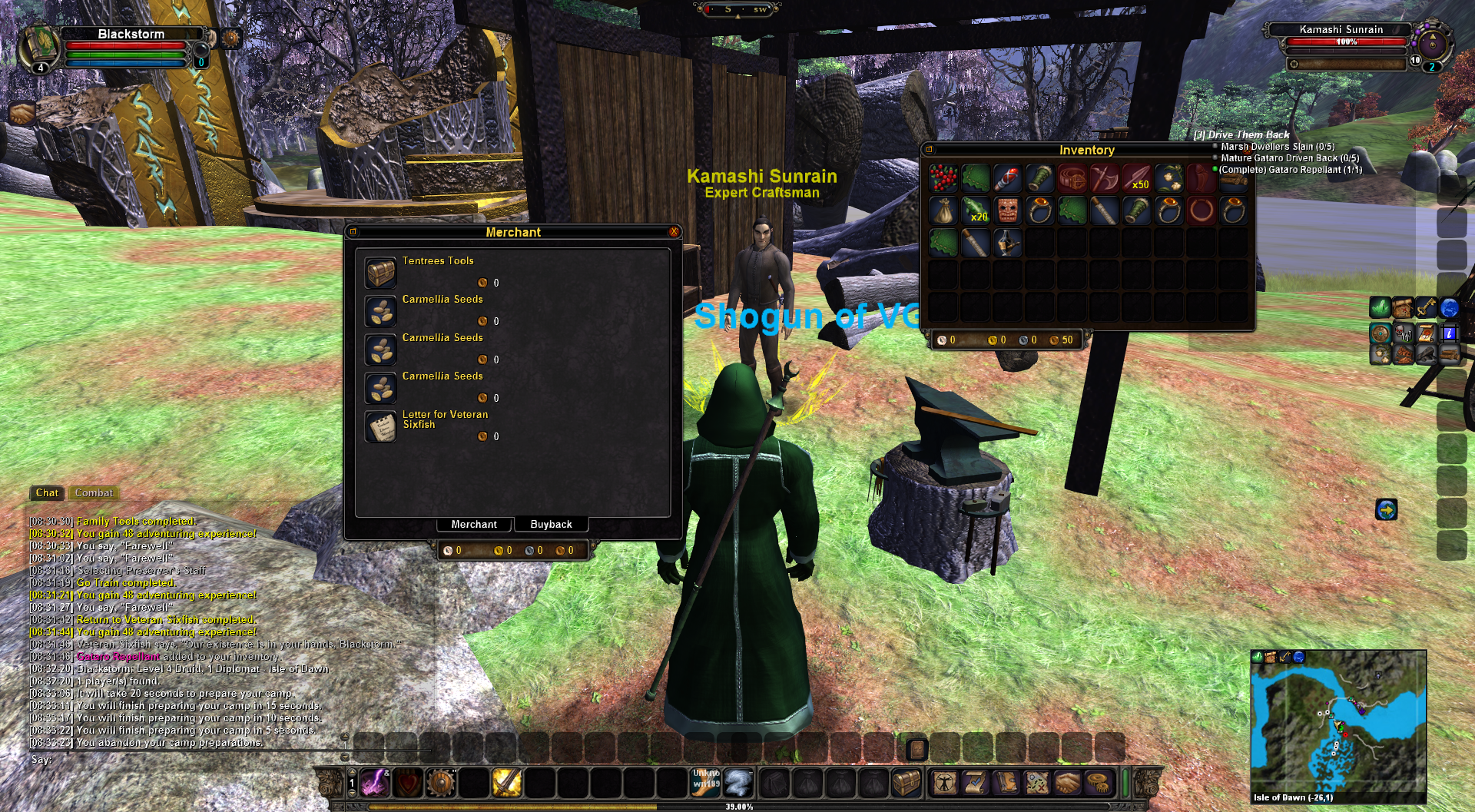Viewport: 1475px width, 812px height.
Task: Select the green fish stack x20
Action: point(975,210)
